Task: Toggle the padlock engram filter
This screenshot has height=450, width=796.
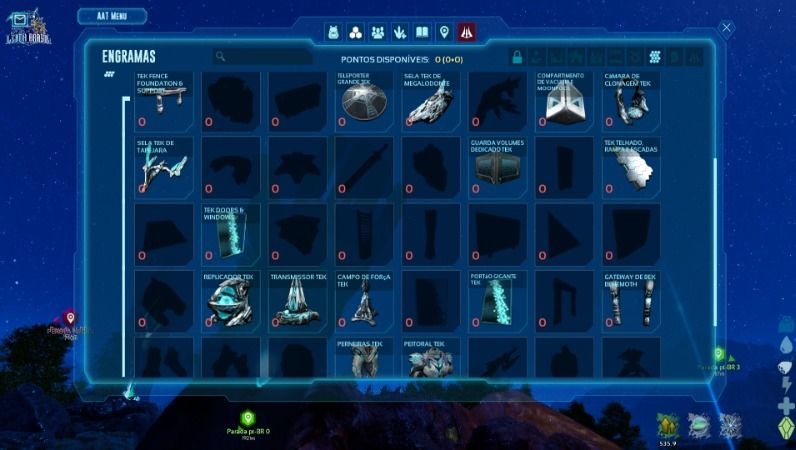Action: (x=517, y=57)
